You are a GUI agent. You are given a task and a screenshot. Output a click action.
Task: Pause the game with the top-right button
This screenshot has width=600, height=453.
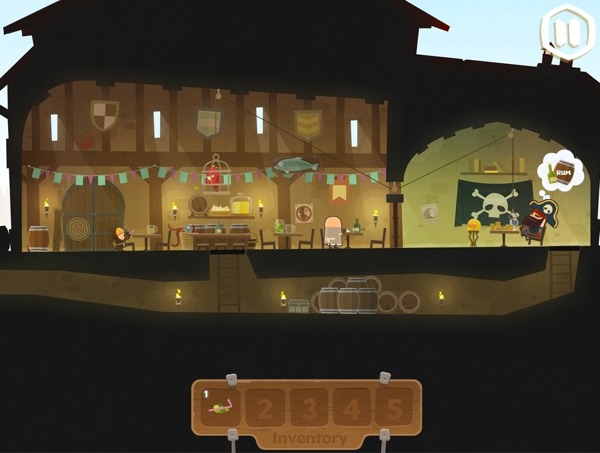click(x=564, y=31)
